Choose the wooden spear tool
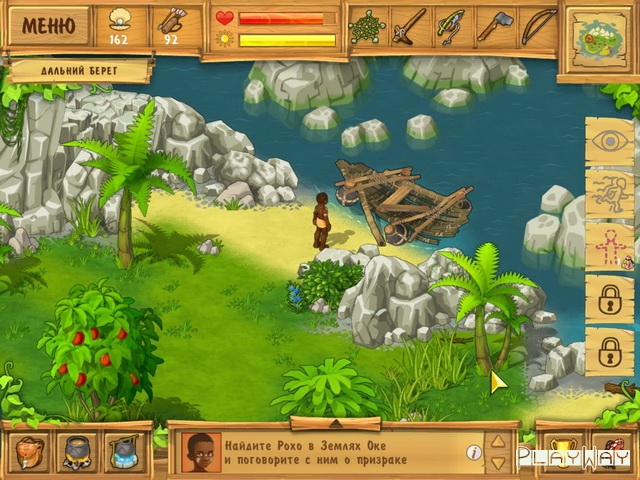Screen dimensions: 640x480 (408, 26)
